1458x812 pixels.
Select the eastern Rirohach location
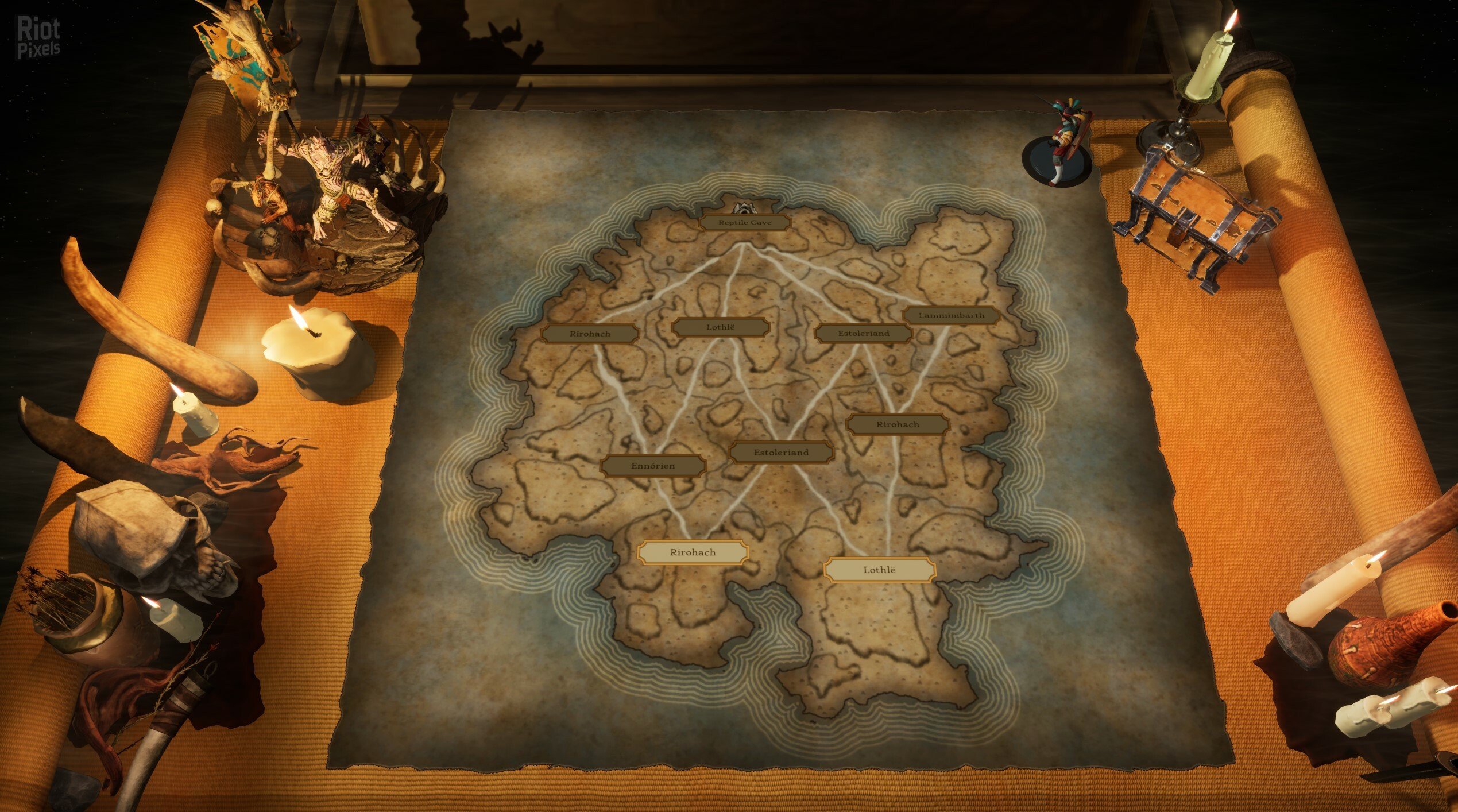point(897,424)
